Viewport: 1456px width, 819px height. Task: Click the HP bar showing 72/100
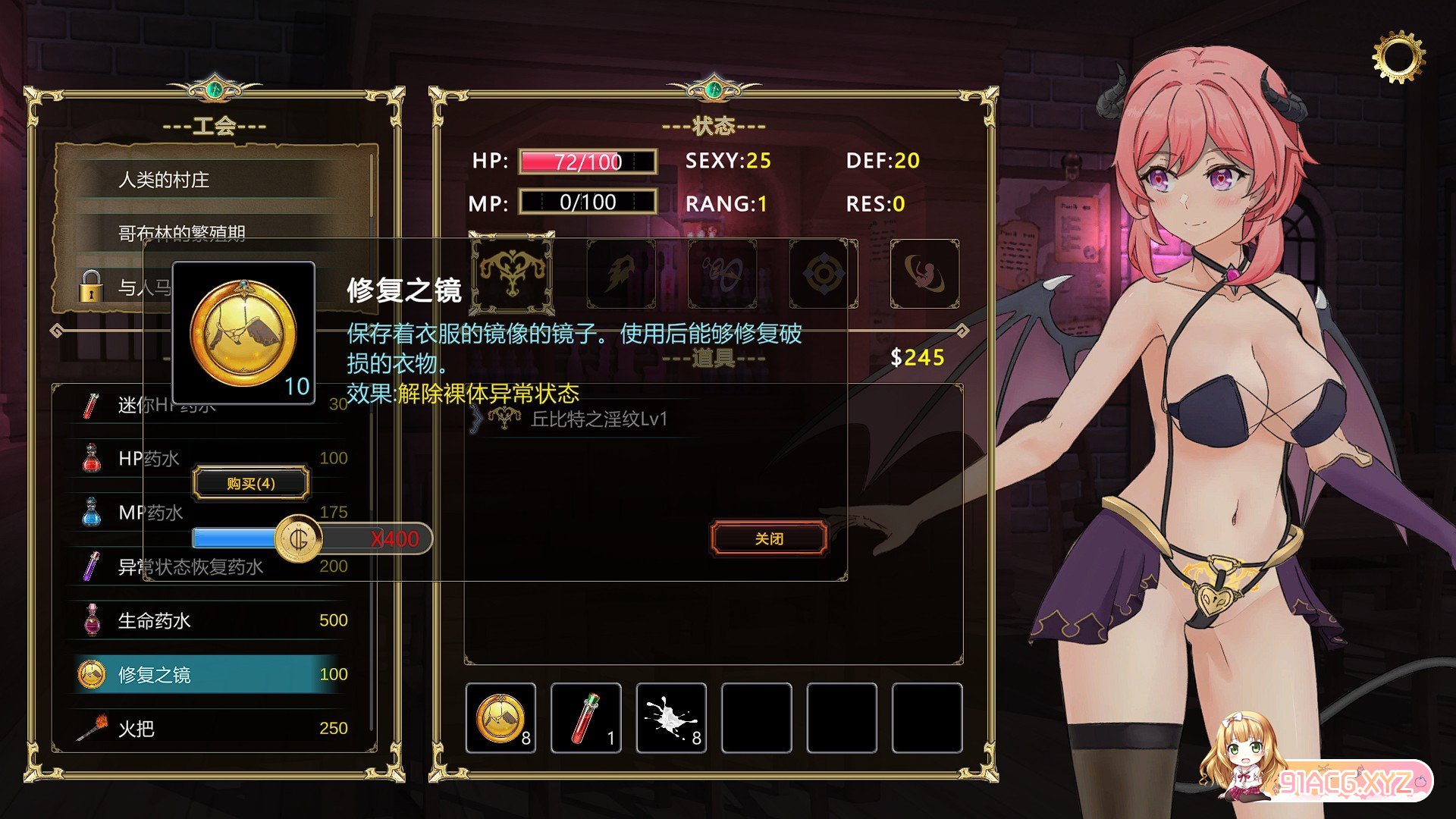pos(588,162)
